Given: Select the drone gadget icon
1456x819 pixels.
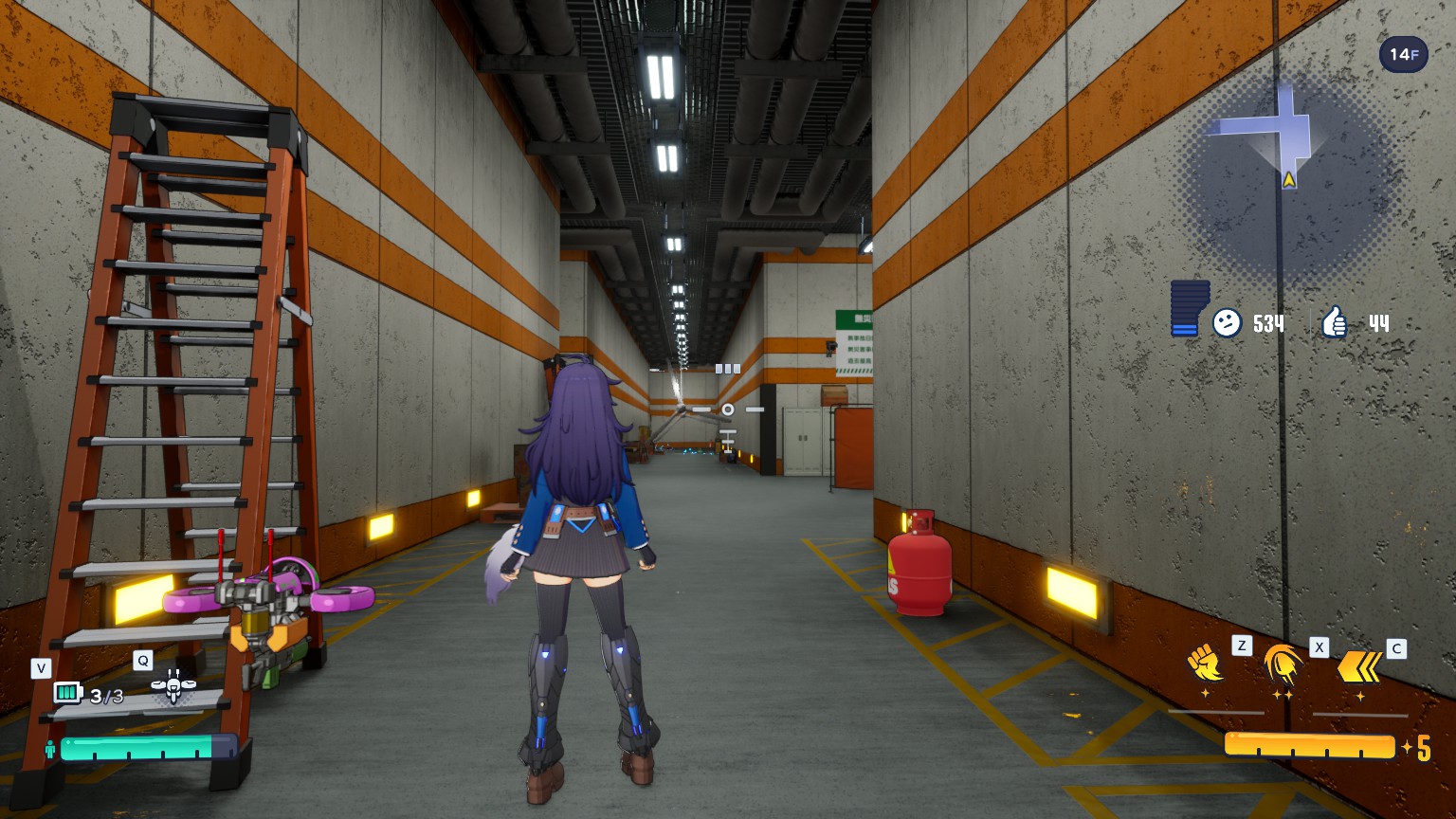Looking at the screenshot, I should pyautogui.click(x=173, y=686).
